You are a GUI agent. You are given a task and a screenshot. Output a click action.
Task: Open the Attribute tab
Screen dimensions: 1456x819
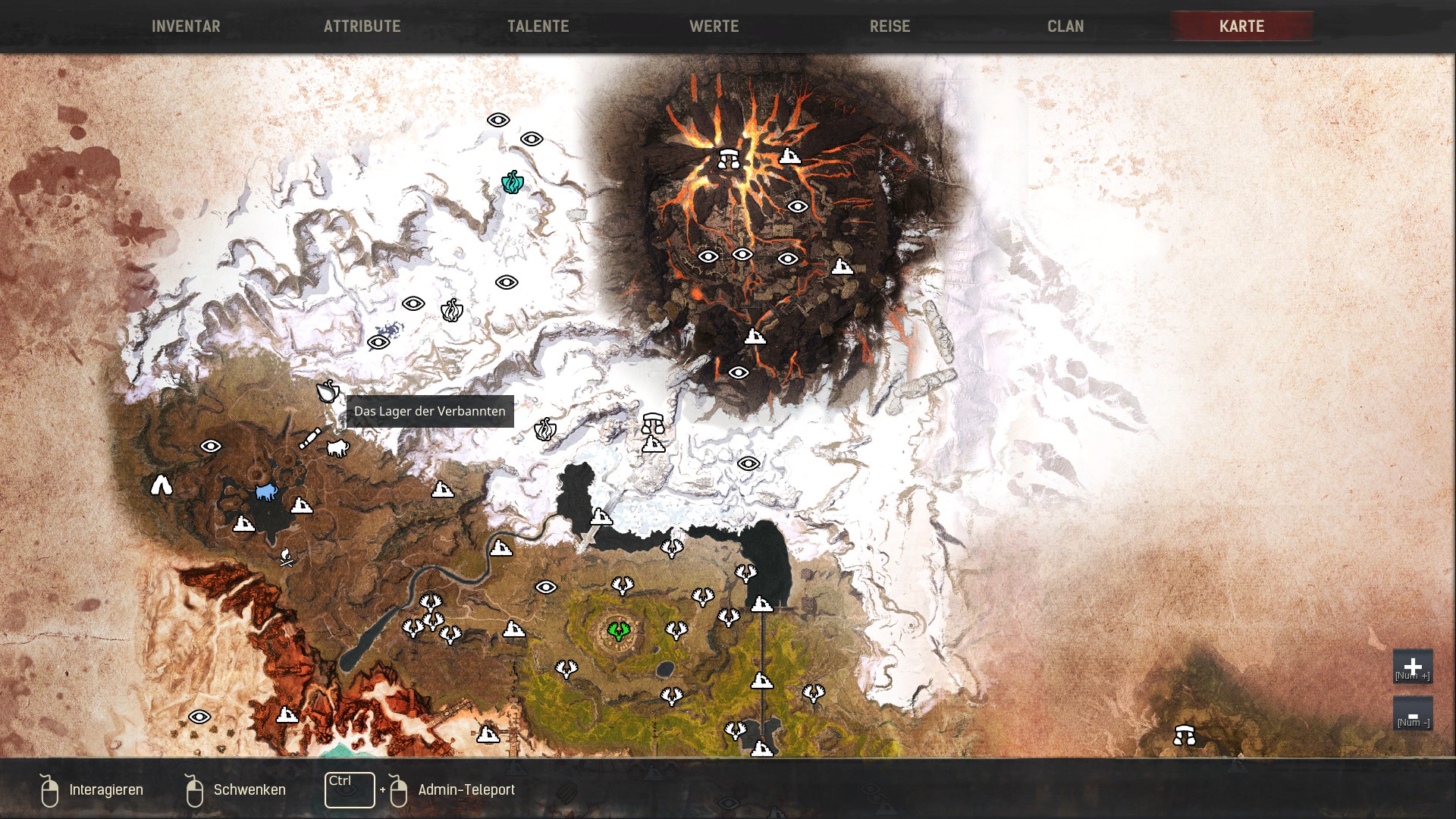[x=362, y=27]
